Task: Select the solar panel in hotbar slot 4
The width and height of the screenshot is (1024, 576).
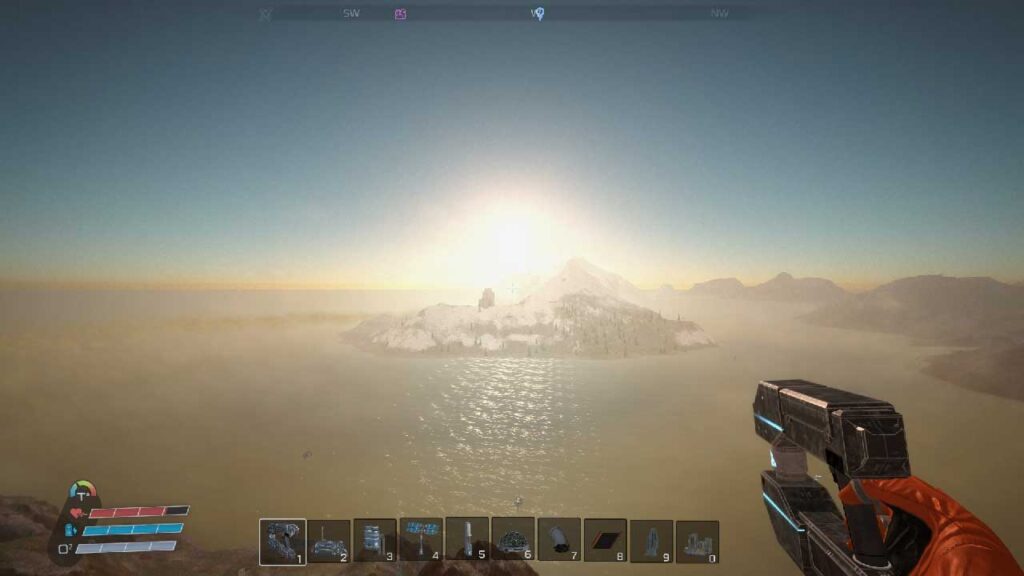Action: [x=421, y=541]
